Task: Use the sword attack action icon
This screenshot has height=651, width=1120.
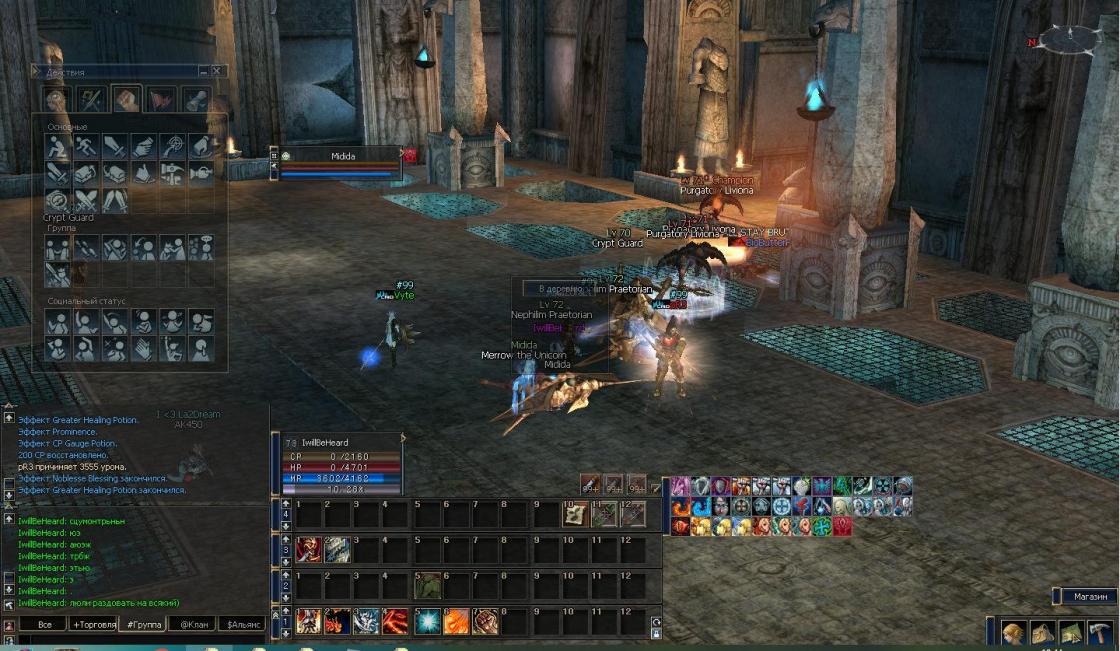Action: coord(115,146)
